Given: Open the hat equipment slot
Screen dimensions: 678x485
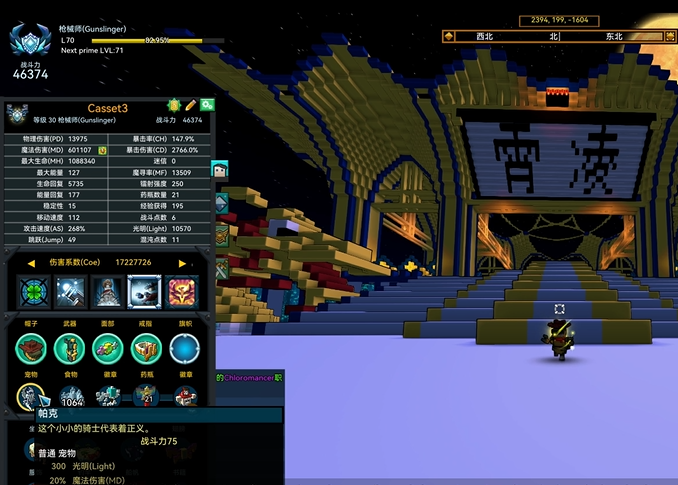Looking at the screenshot, I should point(31,348).
